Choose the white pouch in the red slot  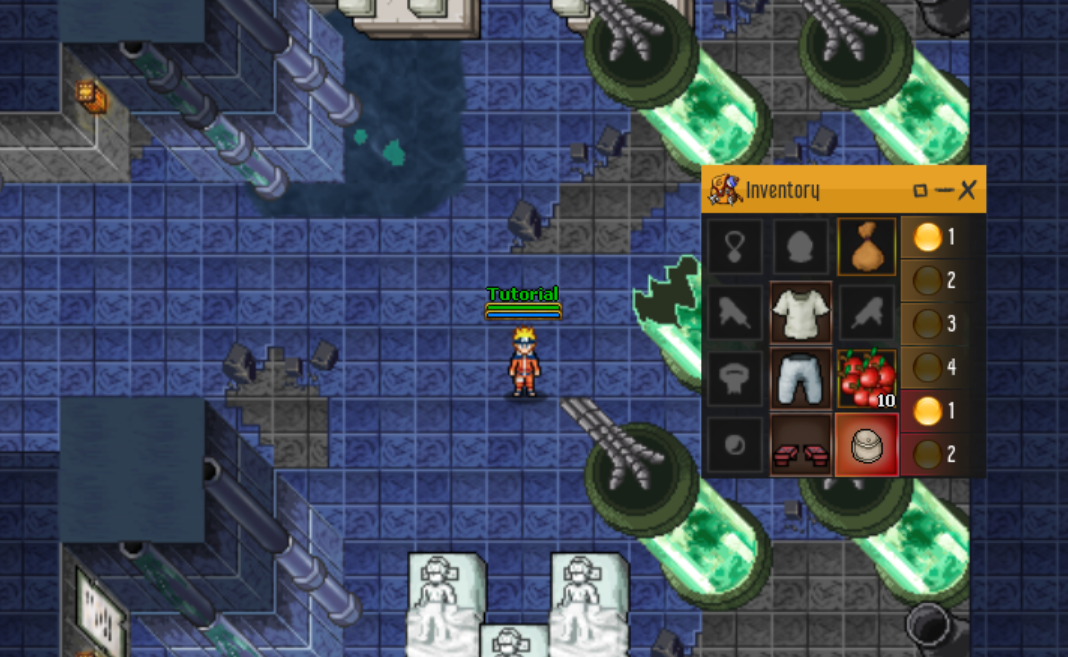tap(866, 444)
